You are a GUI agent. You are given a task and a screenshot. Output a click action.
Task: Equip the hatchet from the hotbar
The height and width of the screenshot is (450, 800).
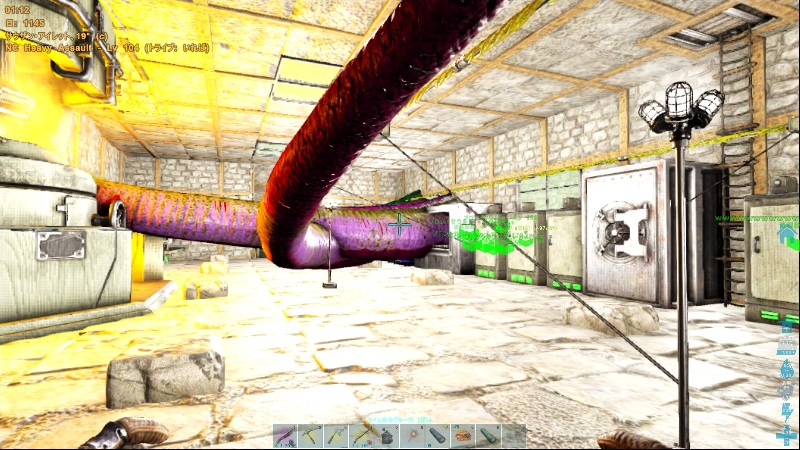[336, 436]
